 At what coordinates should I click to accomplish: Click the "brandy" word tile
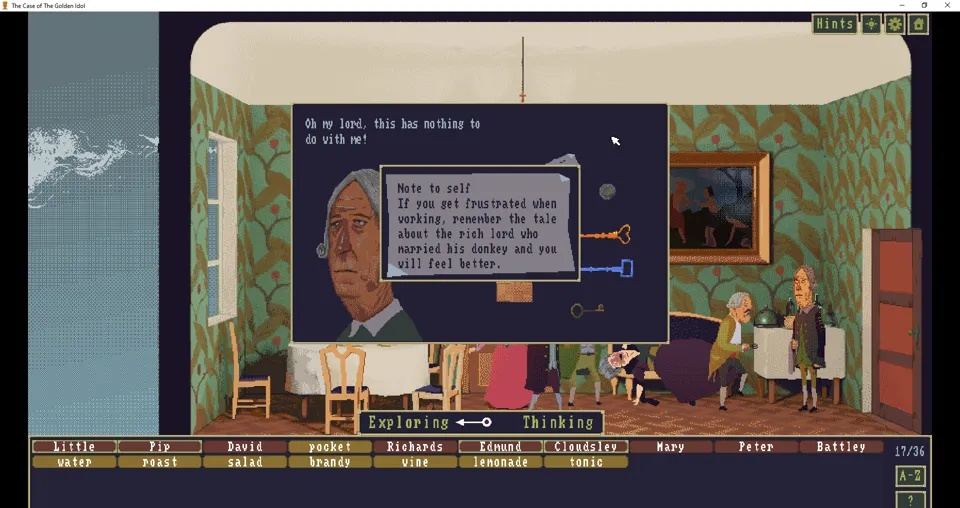(x=330, y=462)
